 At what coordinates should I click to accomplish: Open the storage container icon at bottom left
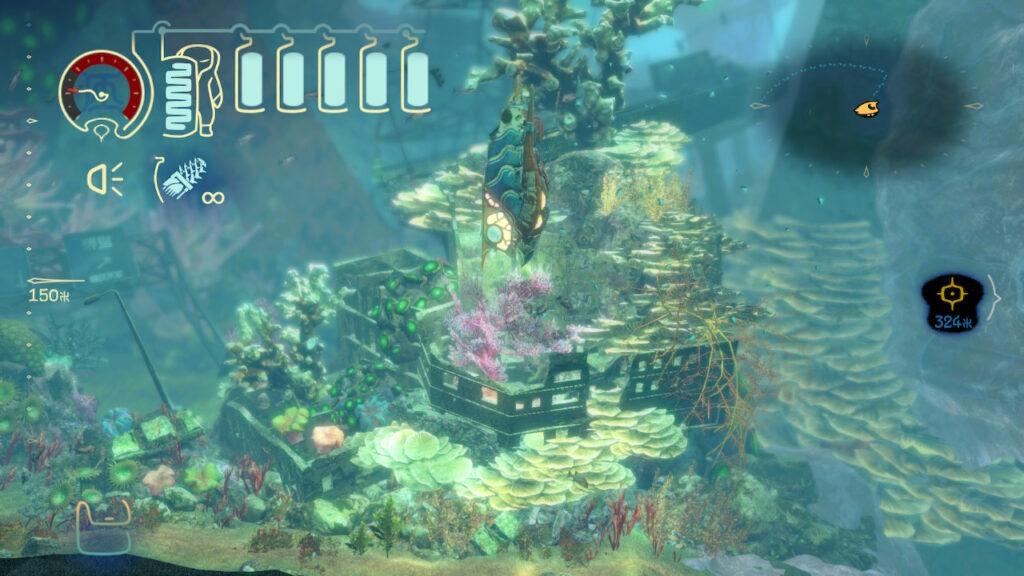(x=104, y=526)
